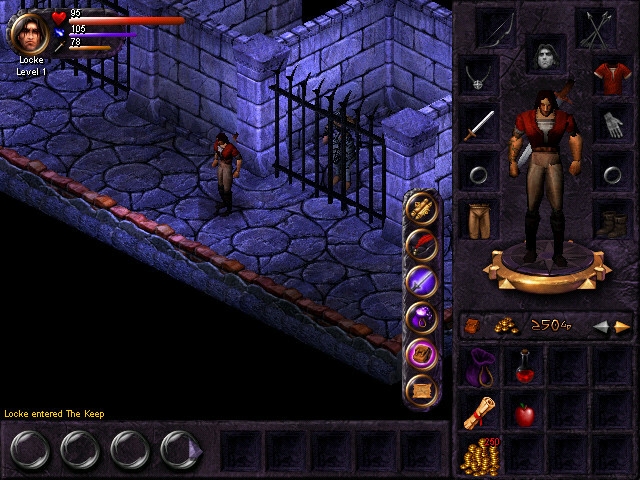Viewport: 640px width, 480px height.
Task: Go to the next inventory page arrow
Action: tap(622, 326)
